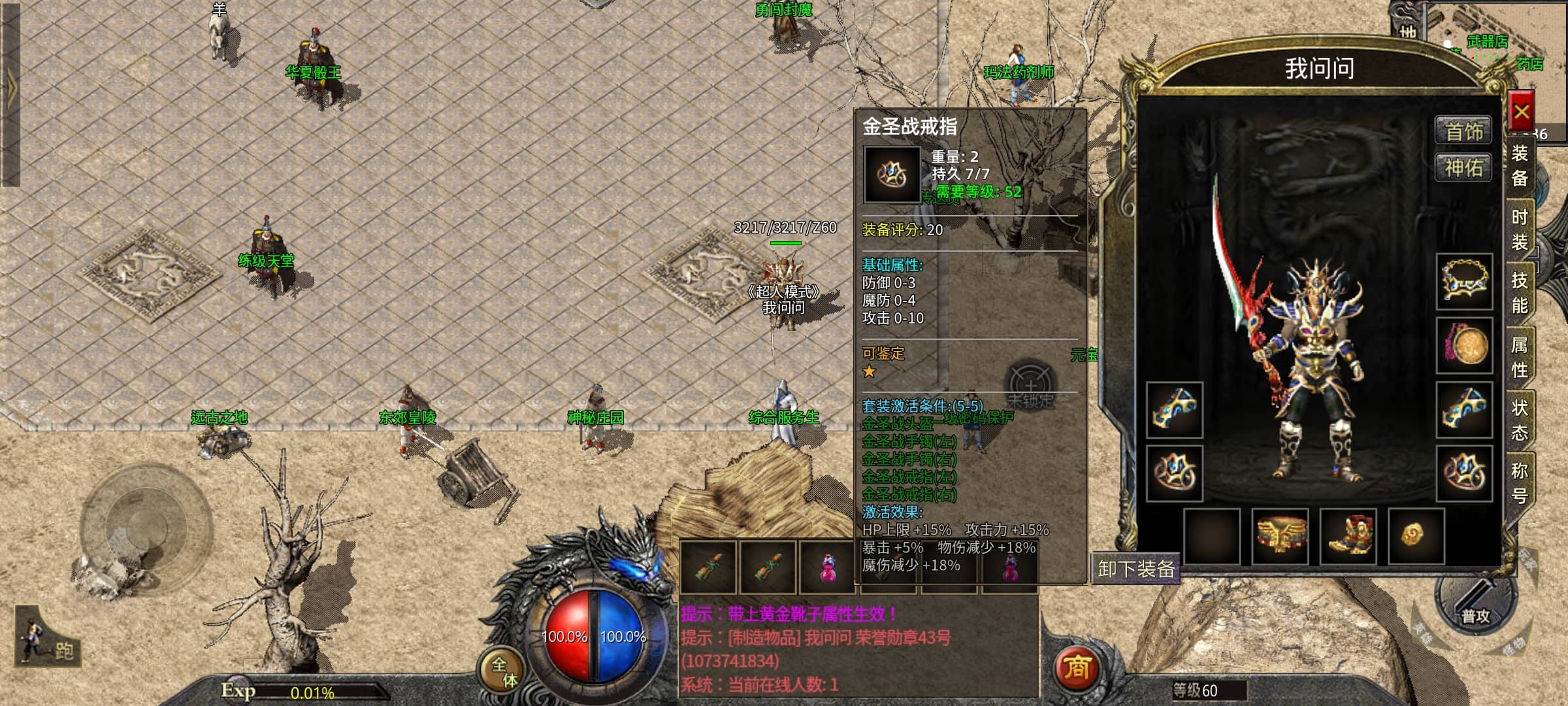The height and width of the screenshot is (706, 1568).
Task: Switch to the 装备 equipment tab
Action: click(1520, 166)
